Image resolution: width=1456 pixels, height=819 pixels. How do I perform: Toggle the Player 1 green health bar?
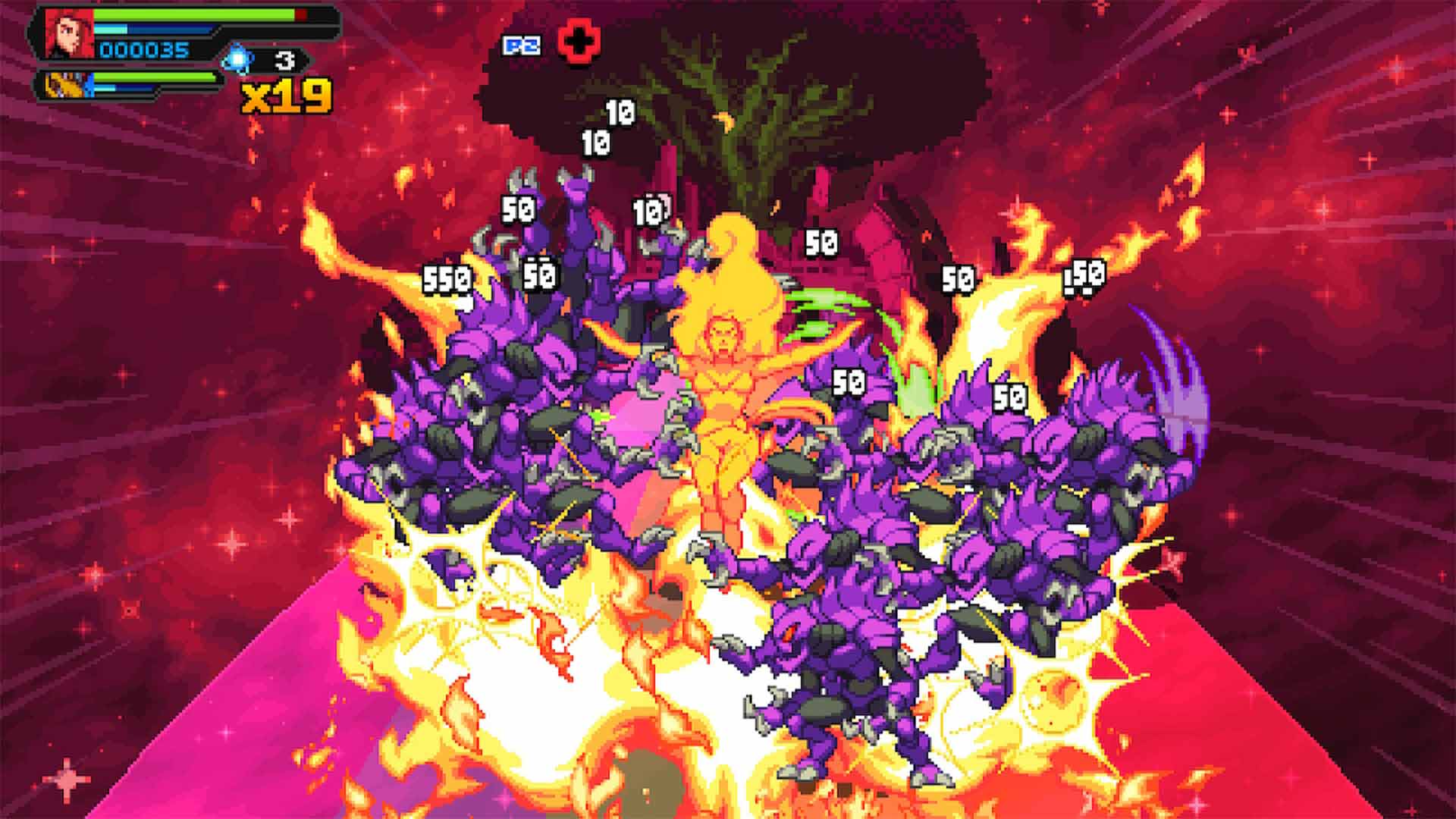(x=190, y=15)
